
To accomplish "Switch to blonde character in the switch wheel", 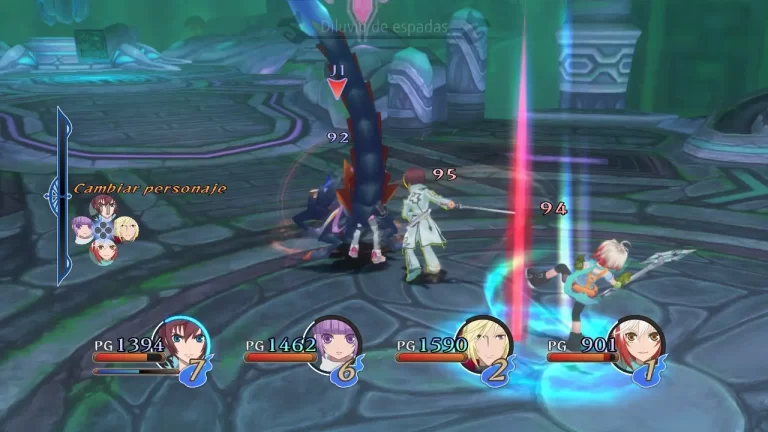I will [x=125, y=229].
